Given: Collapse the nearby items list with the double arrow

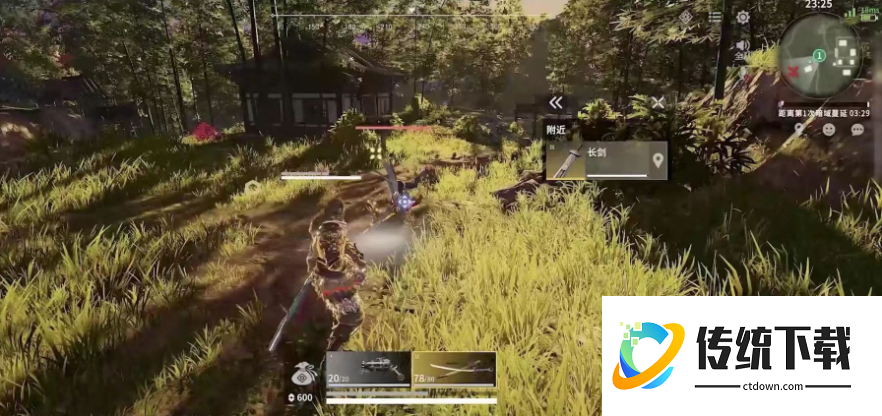Looking at the screenshot, I should [556, 102].
